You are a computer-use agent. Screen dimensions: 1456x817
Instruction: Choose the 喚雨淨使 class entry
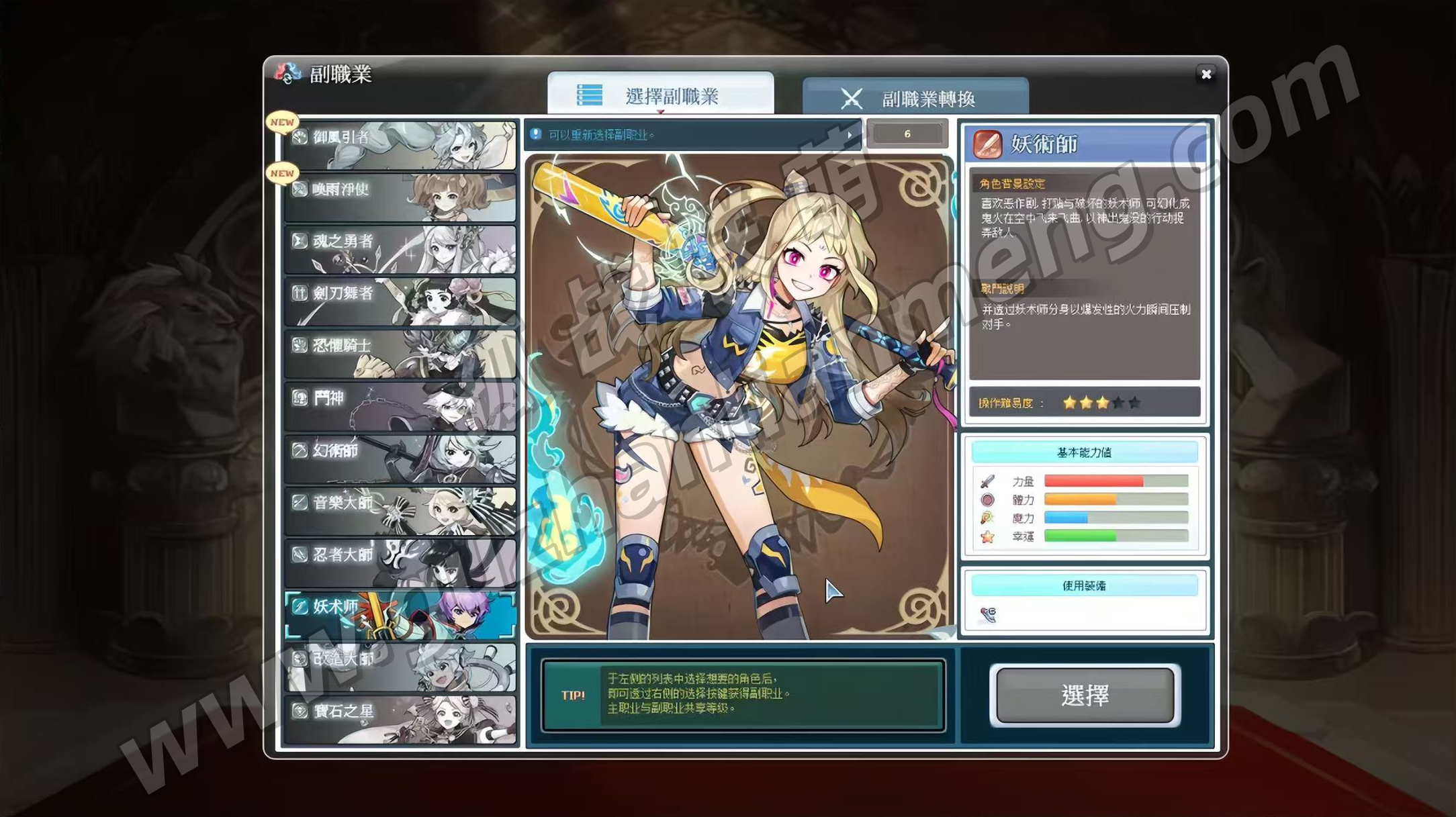click(x=401, y=197)
